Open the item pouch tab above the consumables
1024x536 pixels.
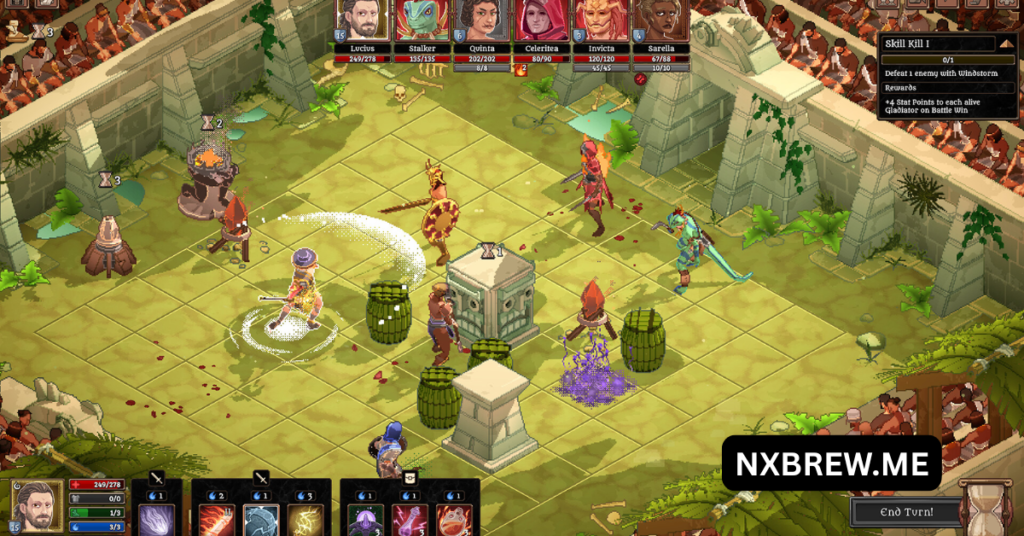click(409, 478)
